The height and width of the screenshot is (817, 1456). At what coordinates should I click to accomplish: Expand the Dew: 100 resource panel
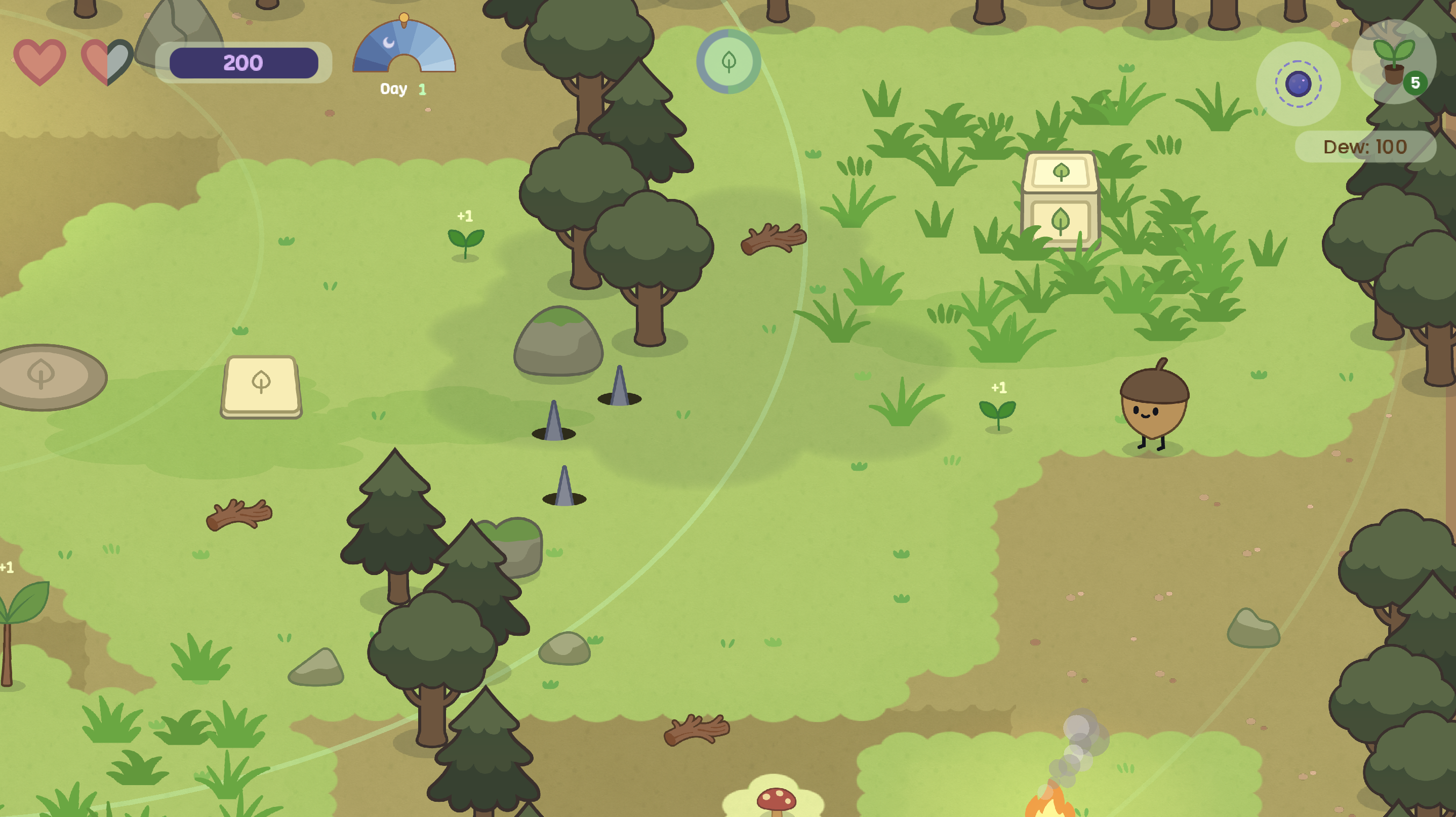pyautogui.click(x=1365, y=146)
